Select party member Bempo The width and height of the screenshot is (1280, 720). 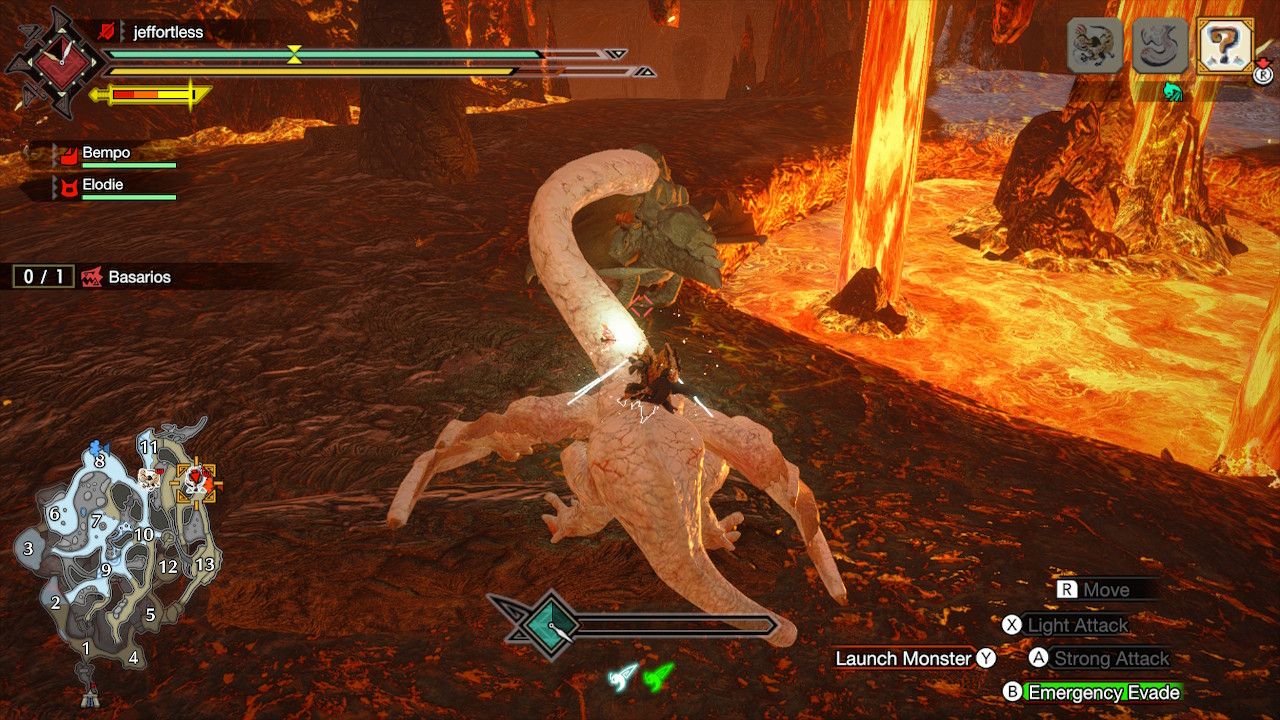coord(106,153)
